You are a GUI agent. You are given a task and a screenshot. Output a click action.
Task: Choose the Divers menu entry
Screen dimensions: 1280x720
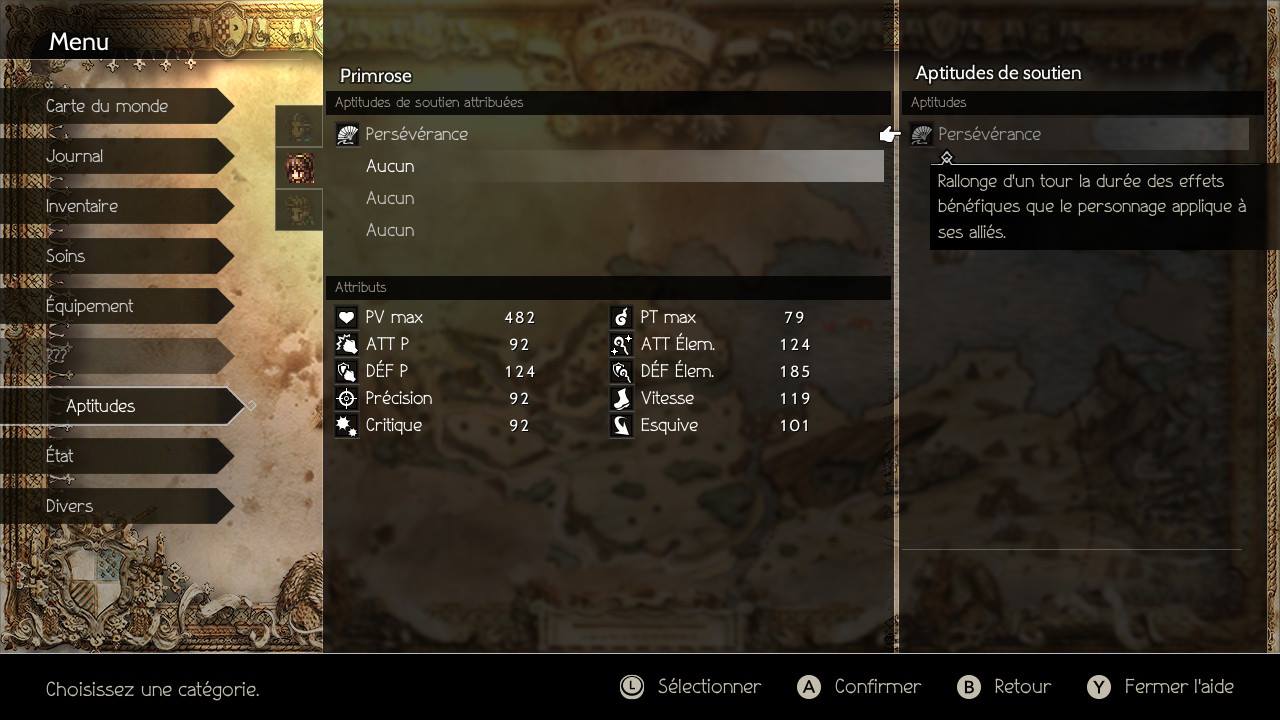pos(70,506)
